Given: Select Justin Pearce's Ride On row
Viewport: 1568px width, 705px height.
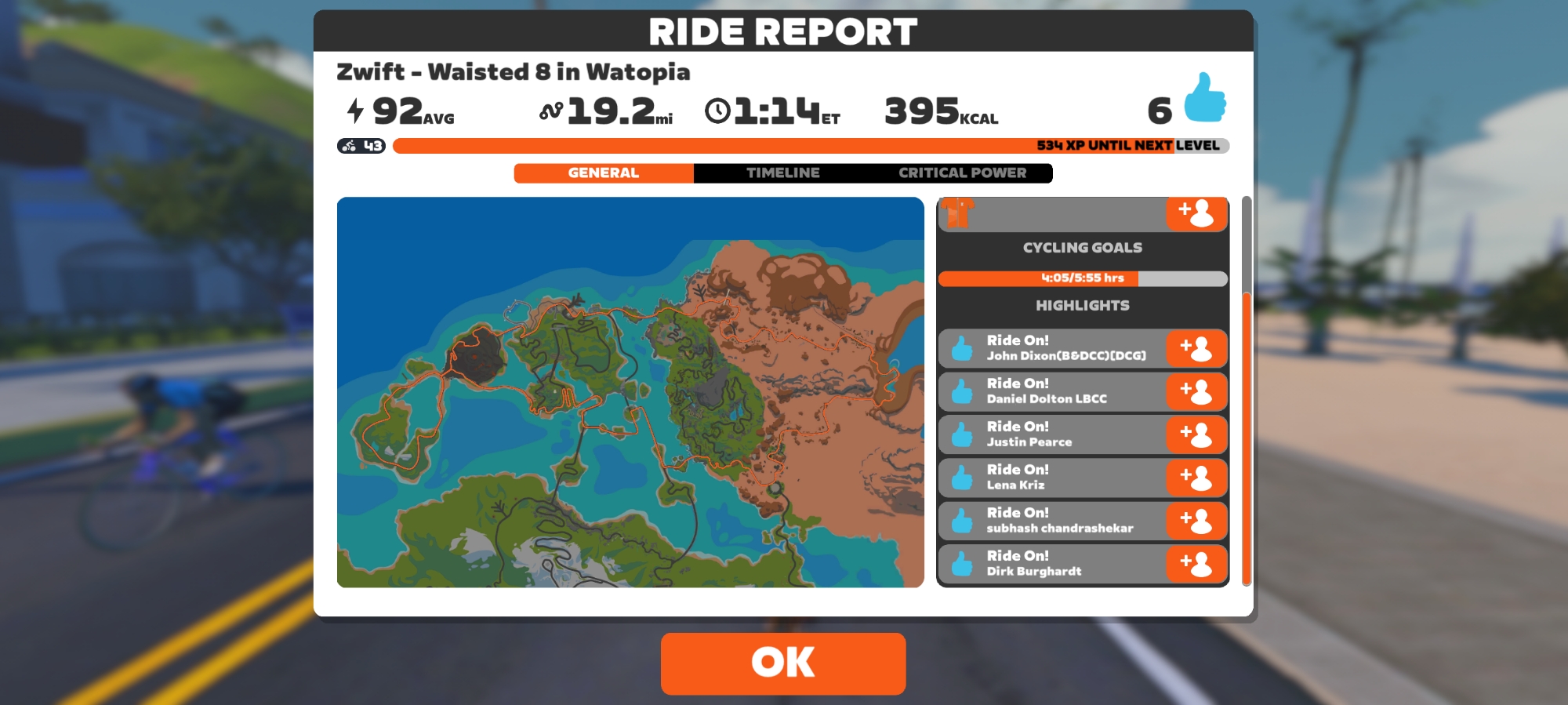Looking at the screenshot, I should (x=1052, y=434).
